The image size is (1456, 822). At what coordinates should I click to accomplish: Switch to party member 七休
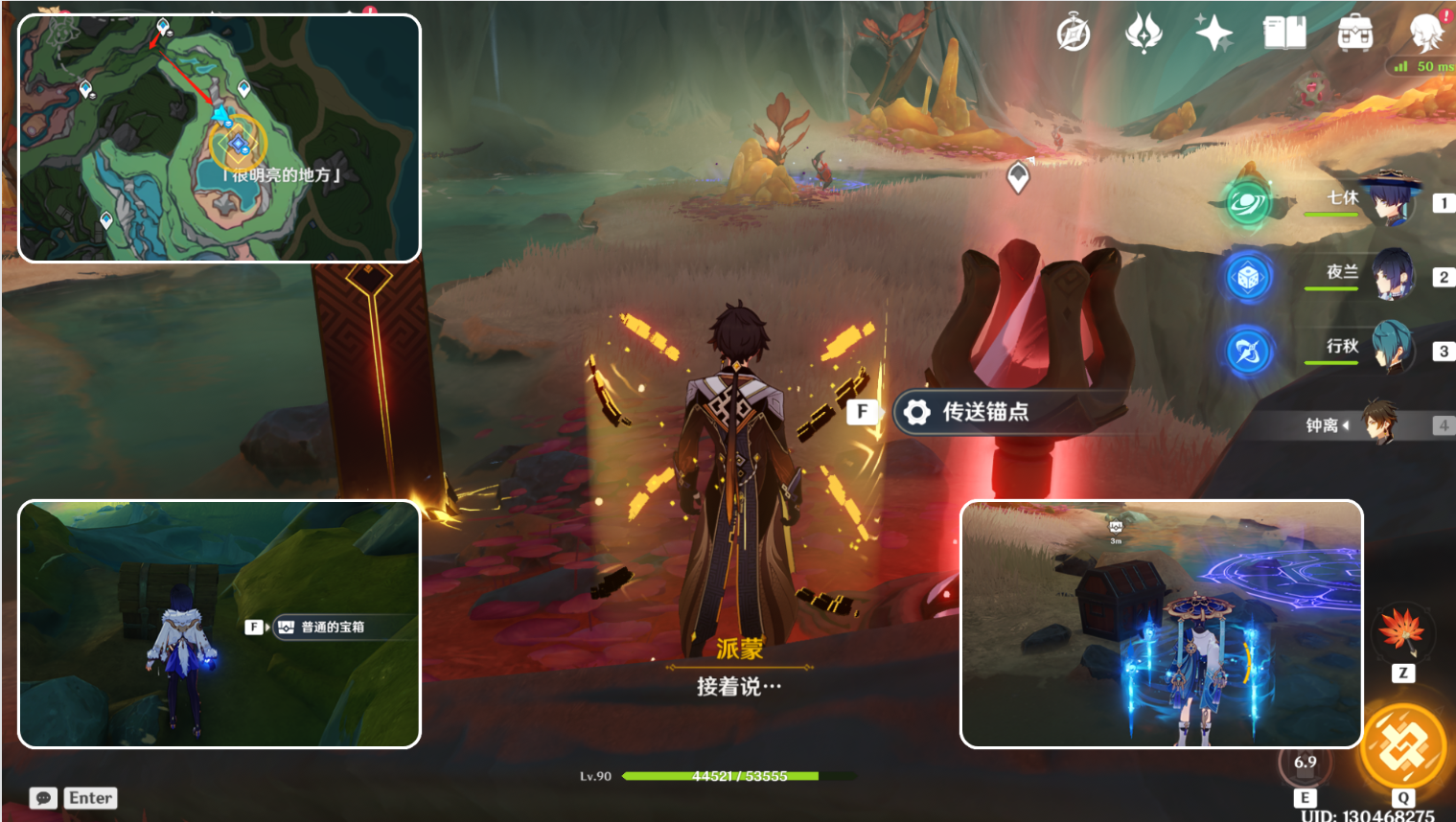(1390, 201)
